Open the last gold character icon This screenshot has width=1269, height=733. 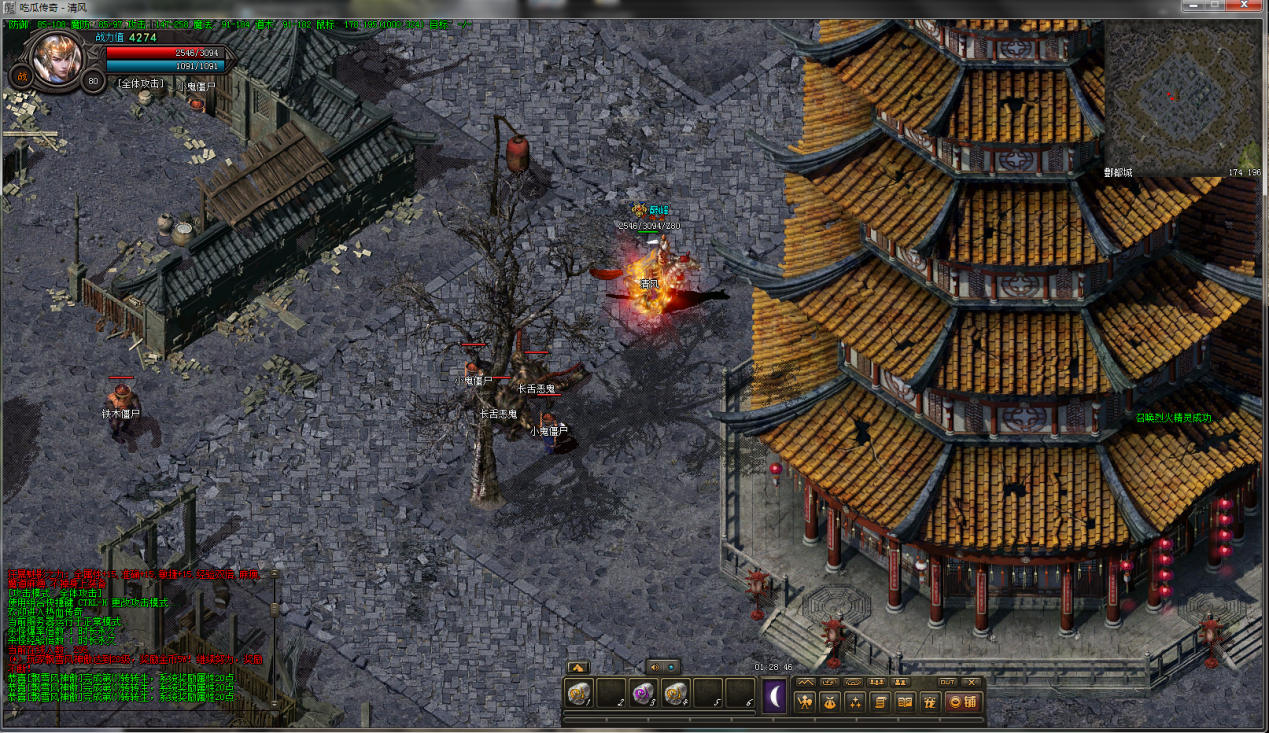(929, 702)
